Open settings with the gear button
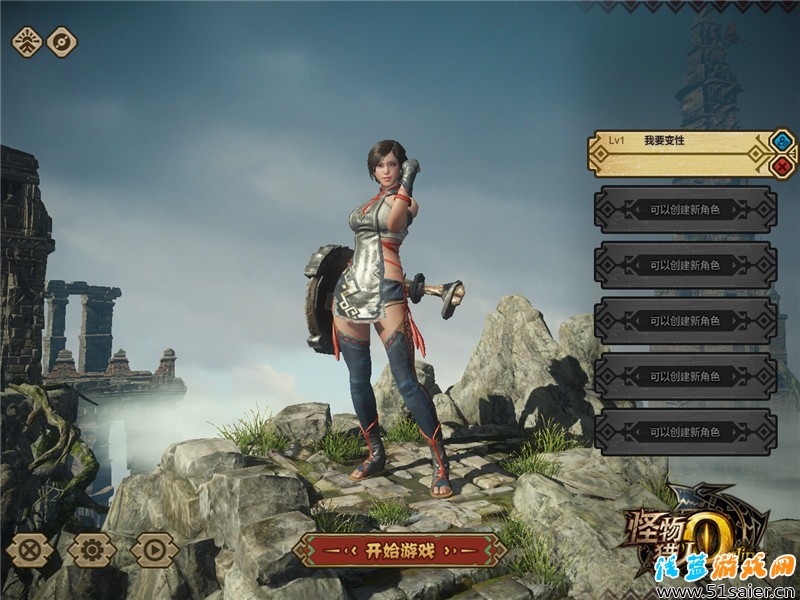Screen dimensions: 800x600 point(92,549)
